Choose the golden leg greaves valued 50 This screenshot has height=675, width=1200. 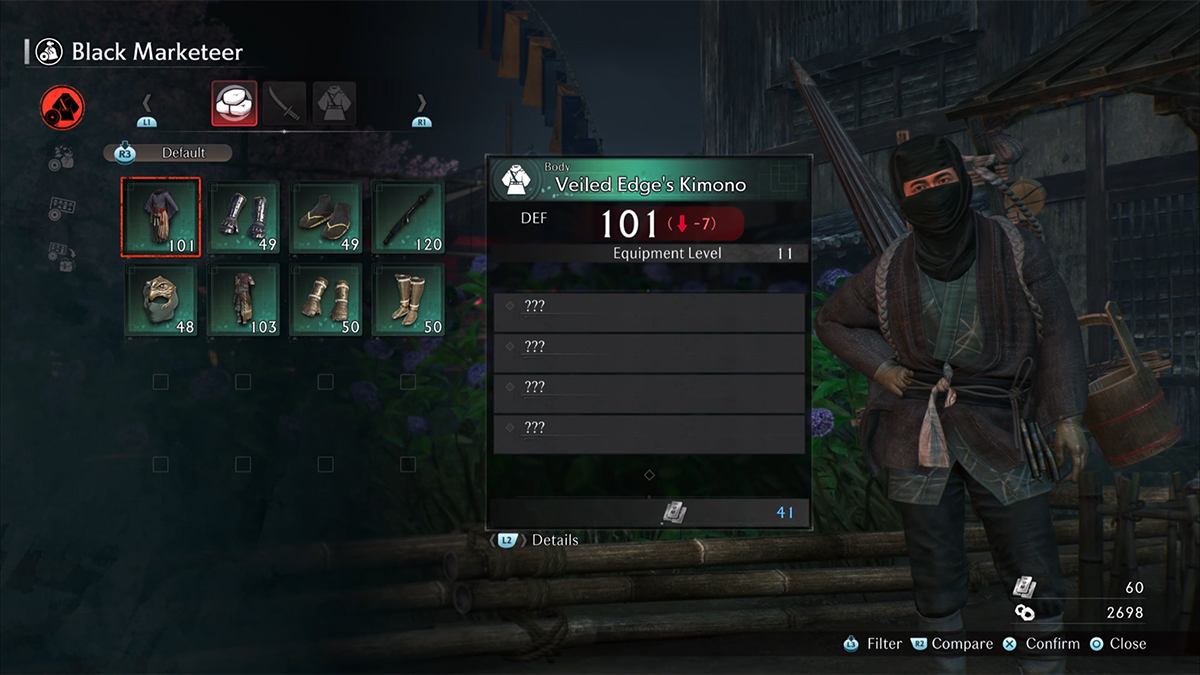tap(409, 299)
